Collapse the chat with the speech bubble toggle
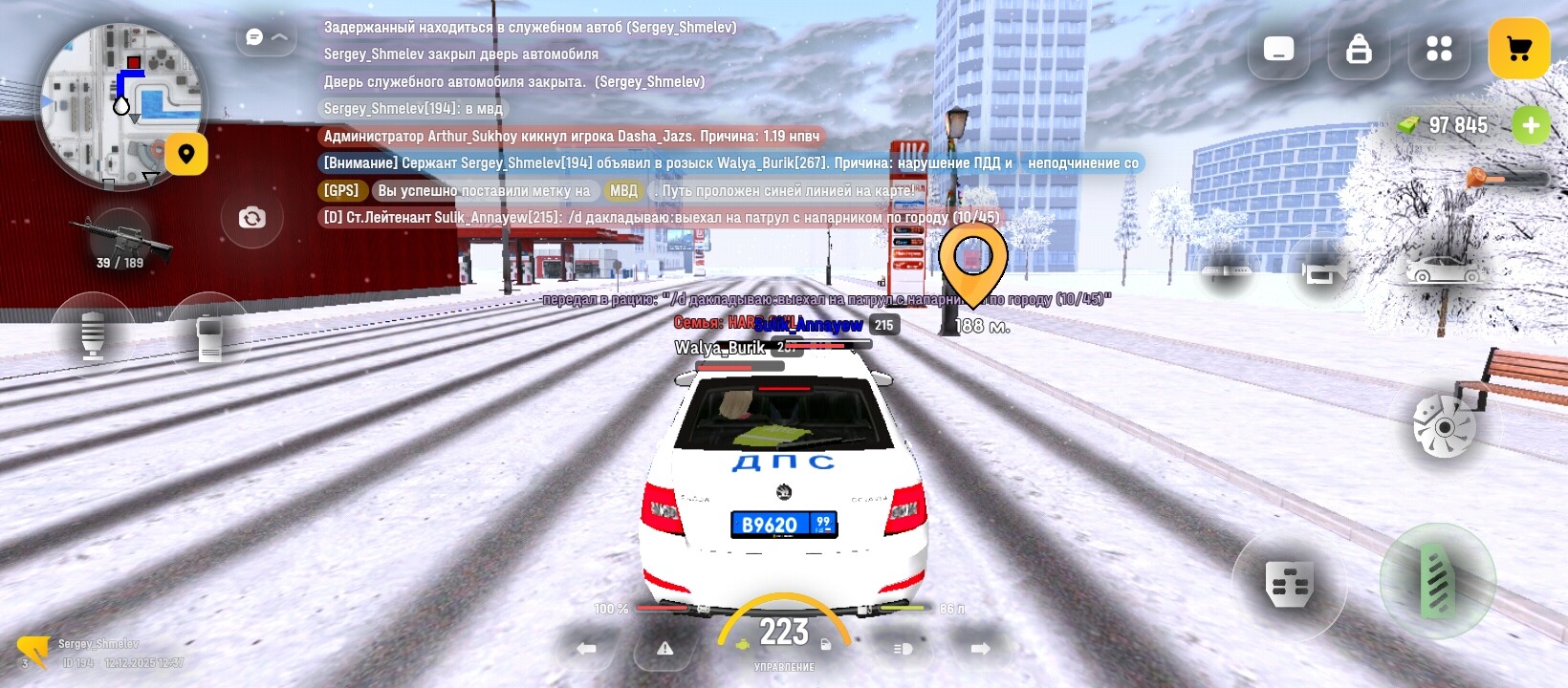The image size is (1568, 688). (x=266, y=37)
